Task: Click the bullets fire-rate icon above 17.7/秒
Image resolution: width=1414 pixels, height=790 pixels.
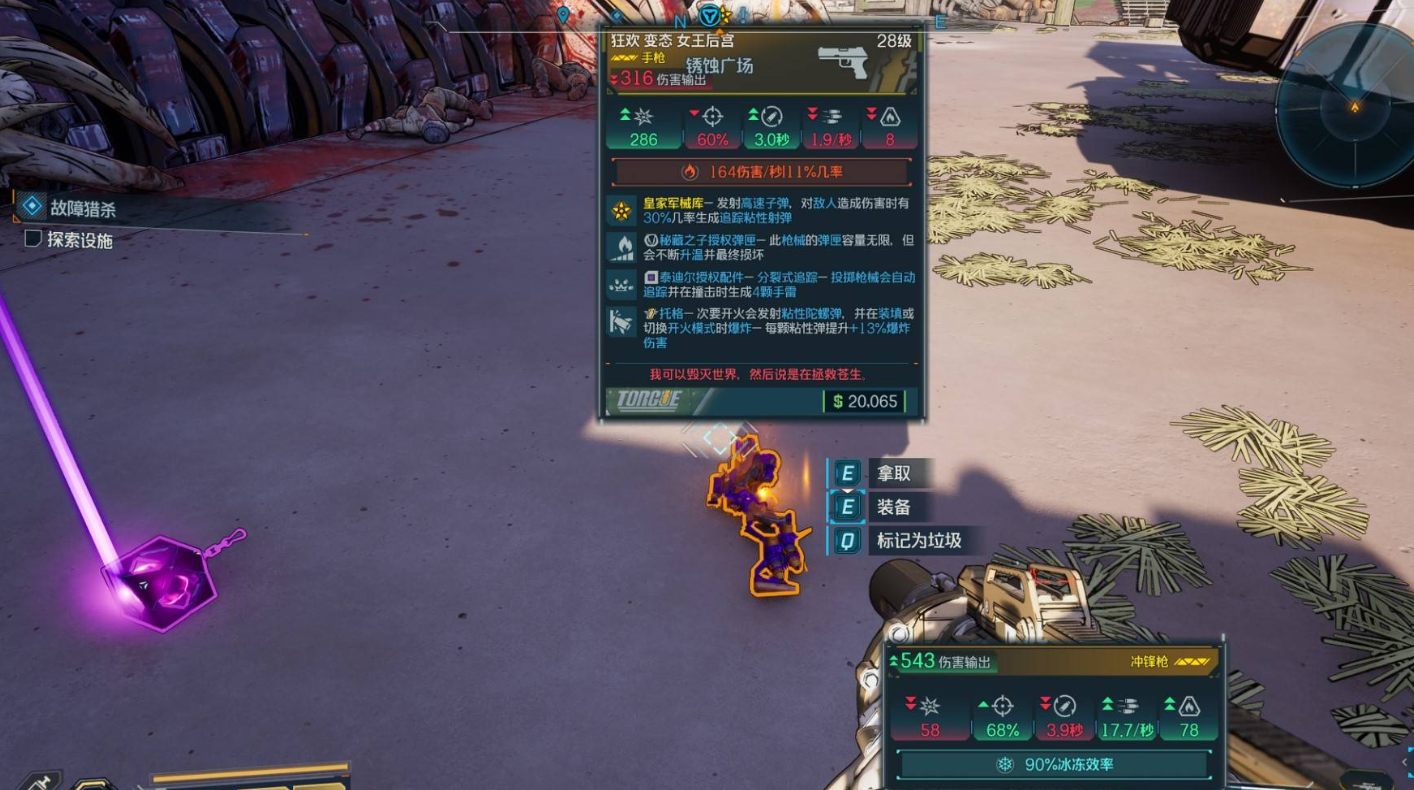Action: pyautogui.click(x=1128, y=705)
